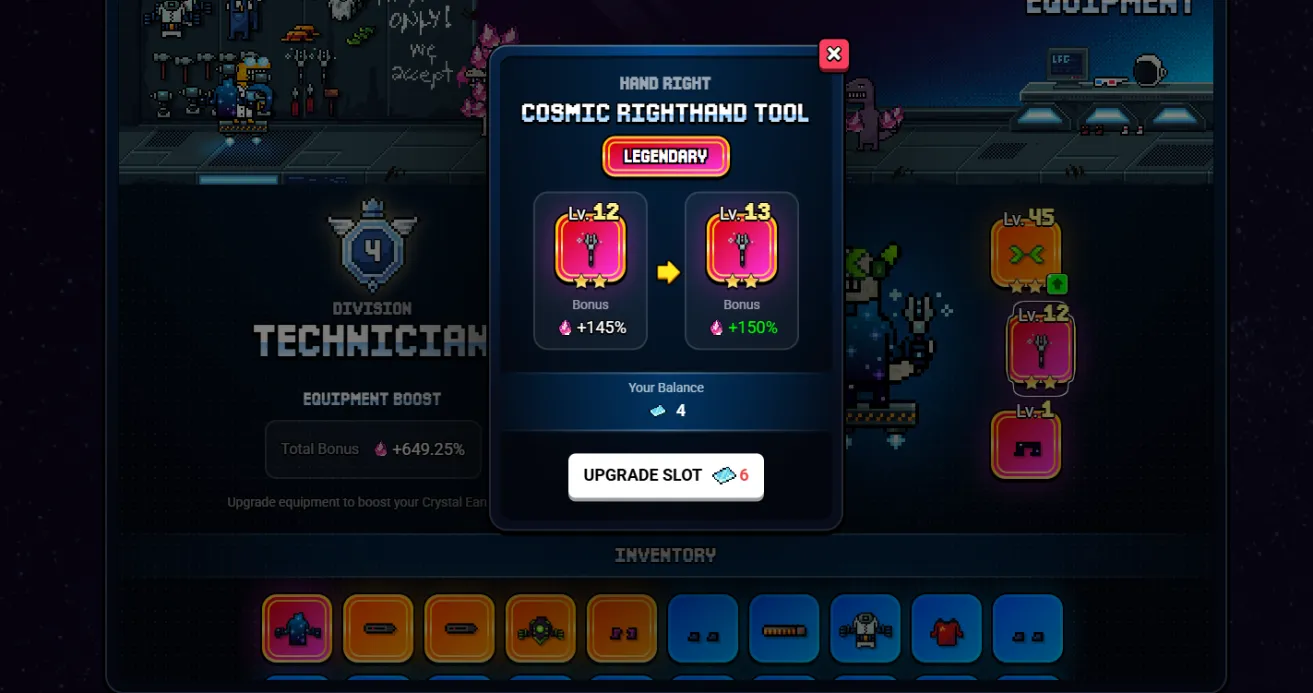Close the Cosmic Righthand Tool popup

click(x=834, y=54)
